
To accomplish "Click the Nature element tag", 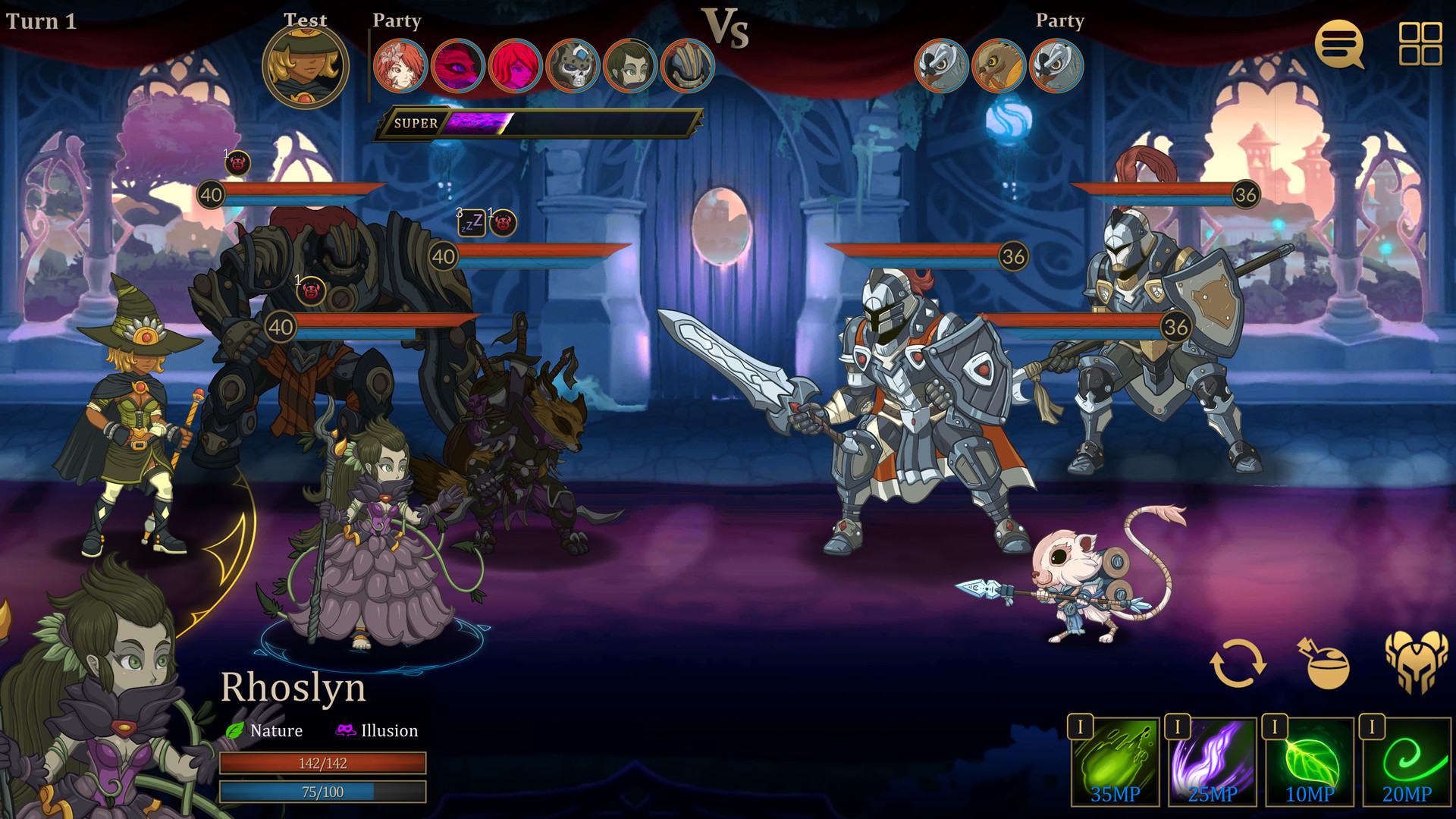I will [x=275, y=730].
